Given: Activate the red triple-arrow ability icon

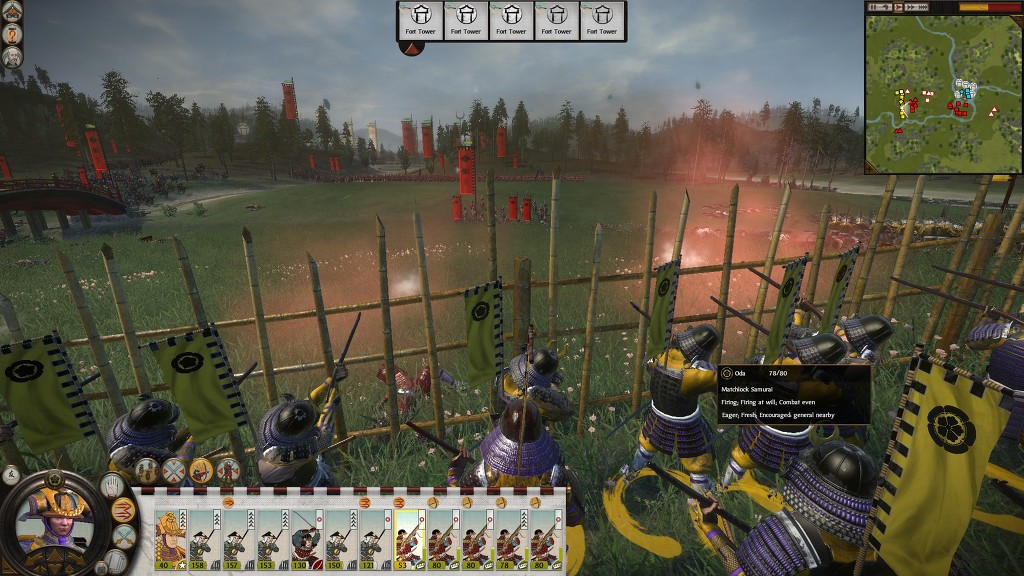Looking at the screenshot, I should point(125,509).
